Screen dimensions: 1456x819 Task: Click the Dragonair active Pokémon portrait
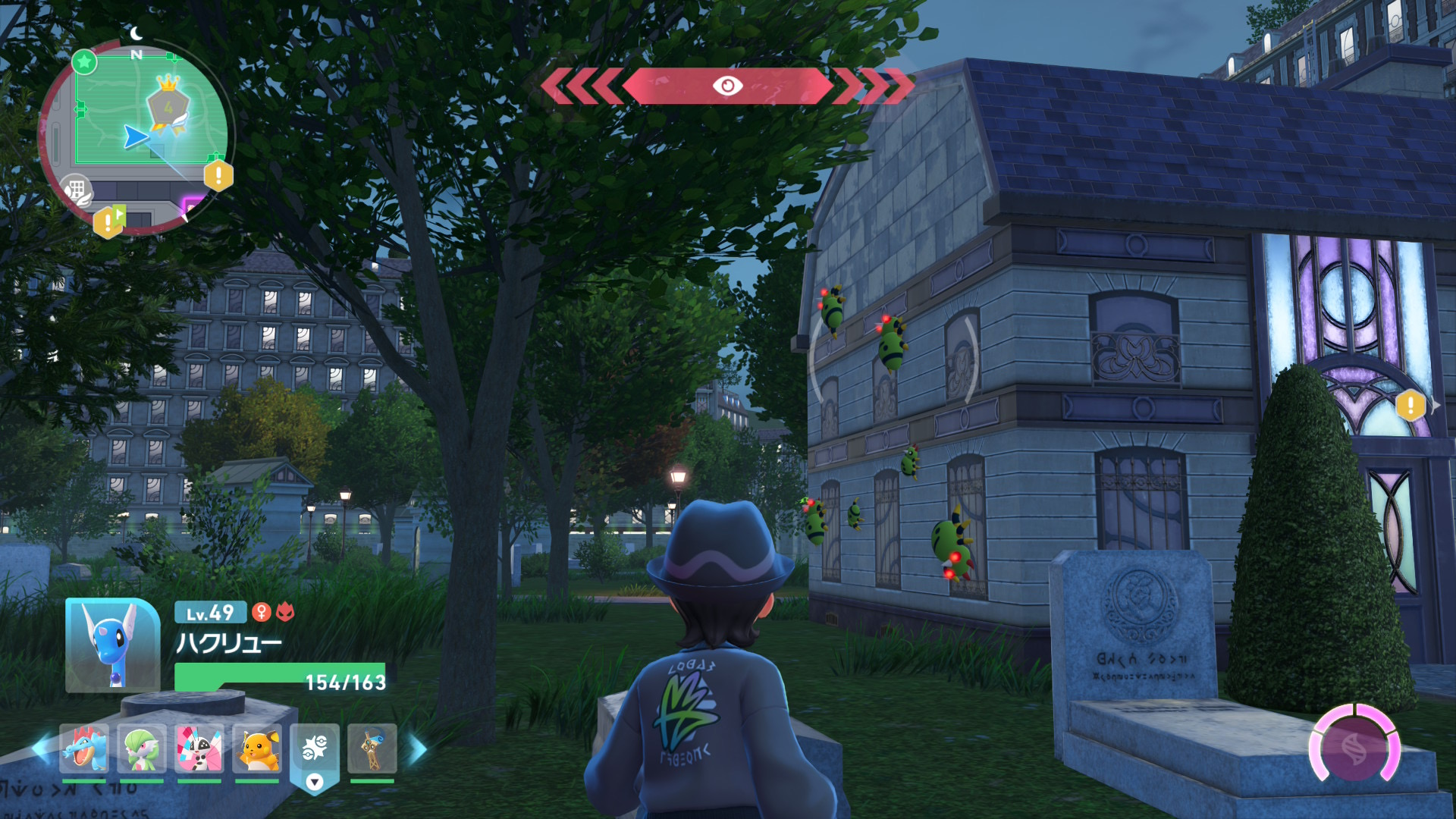[x=112, y=645]
